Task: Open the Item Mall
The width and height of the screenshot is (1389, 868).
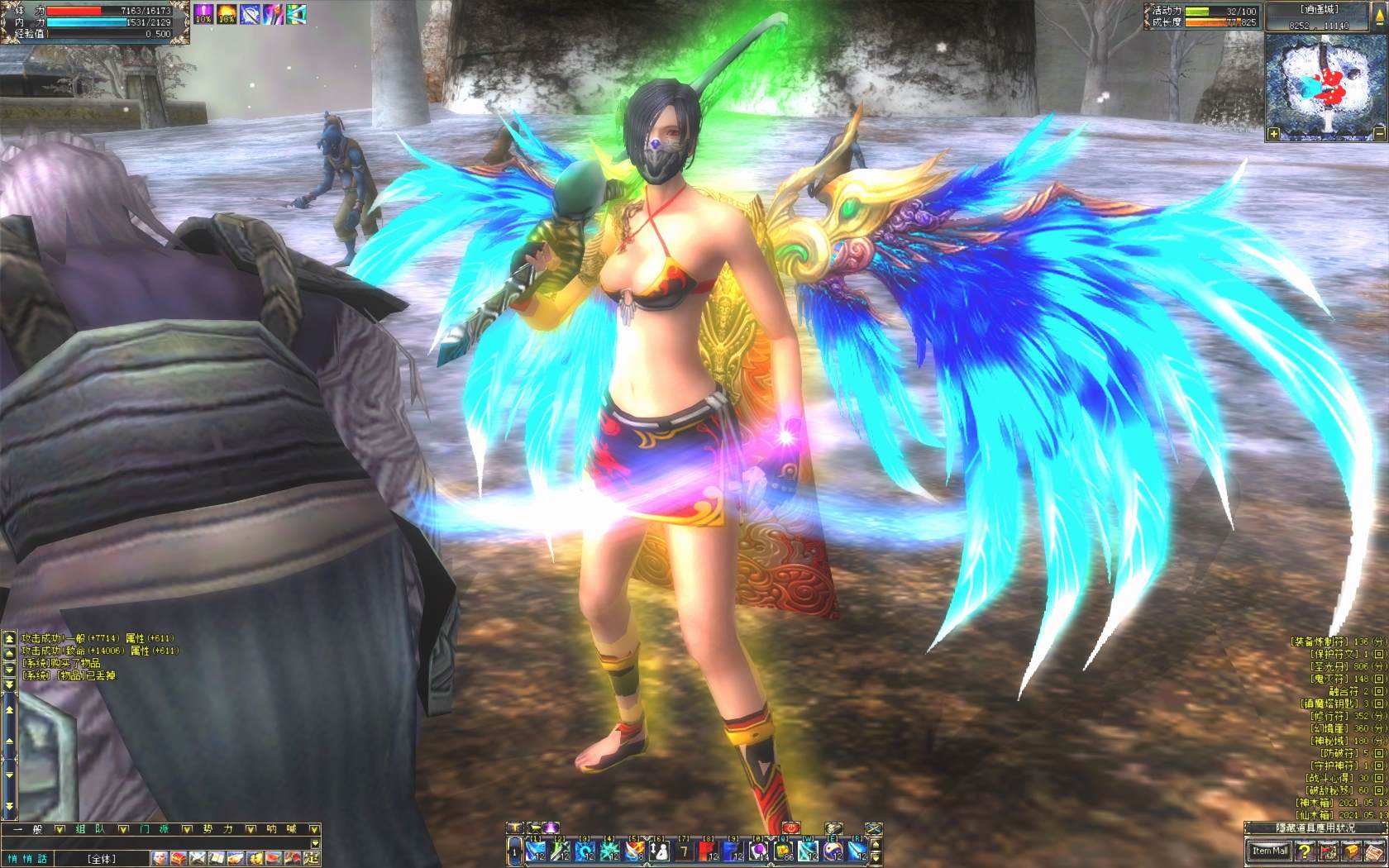Action: [x=1269, y=851]
